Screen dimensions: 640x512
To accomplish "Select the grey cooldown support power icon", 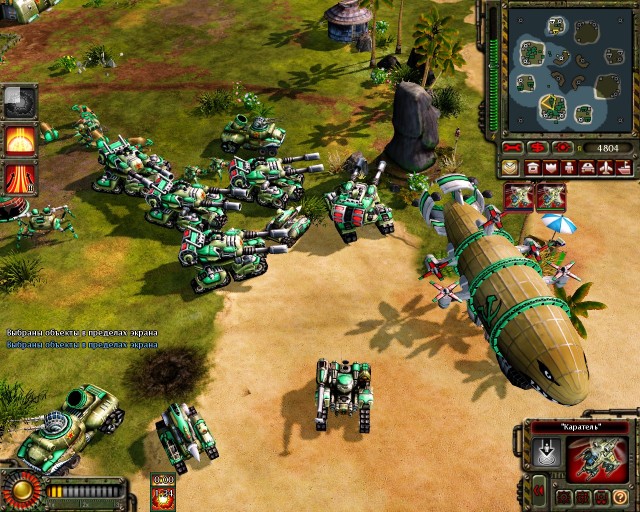I will point(19,101).
